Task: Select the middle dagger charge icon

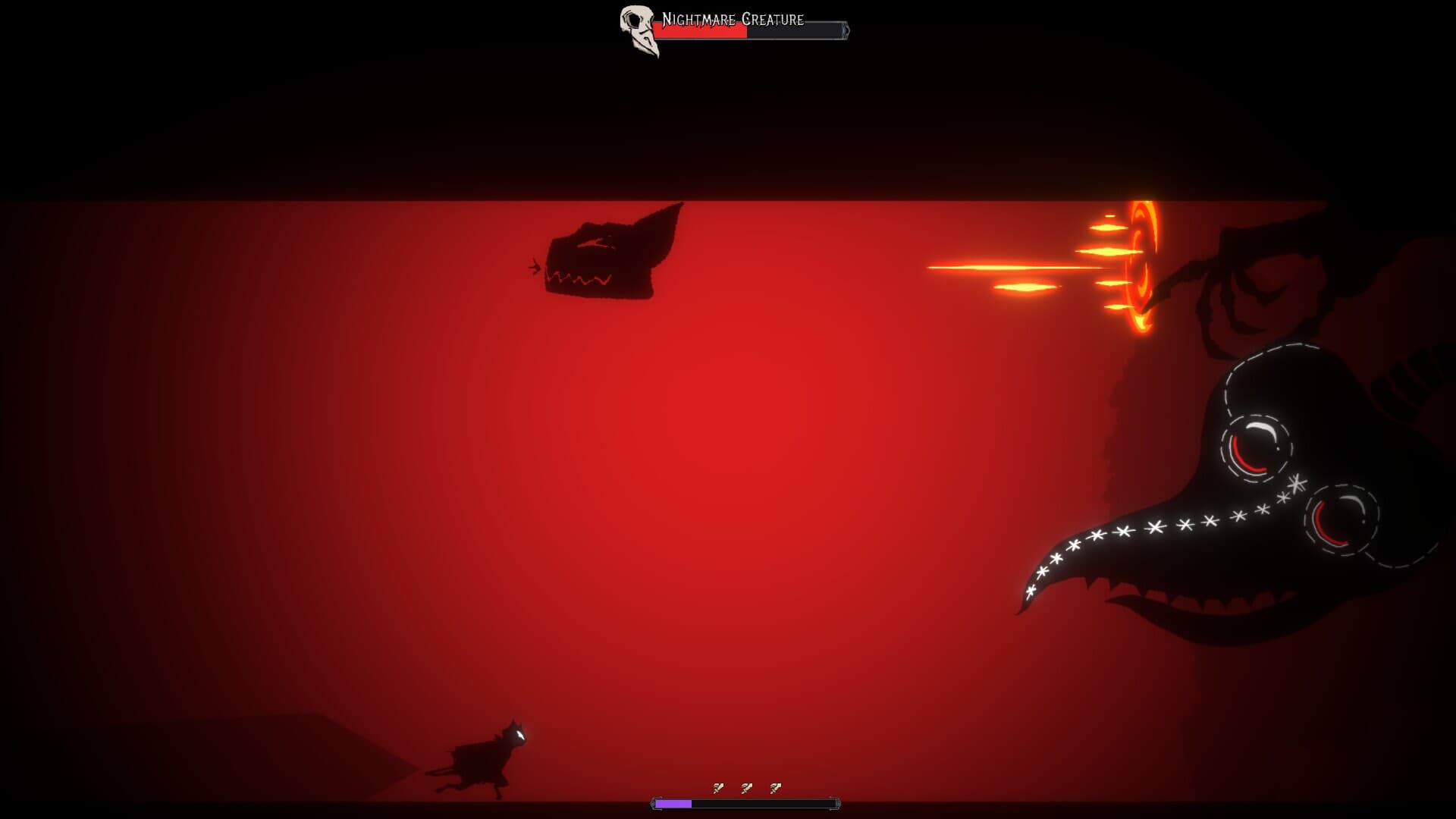Action: (745, 787)
